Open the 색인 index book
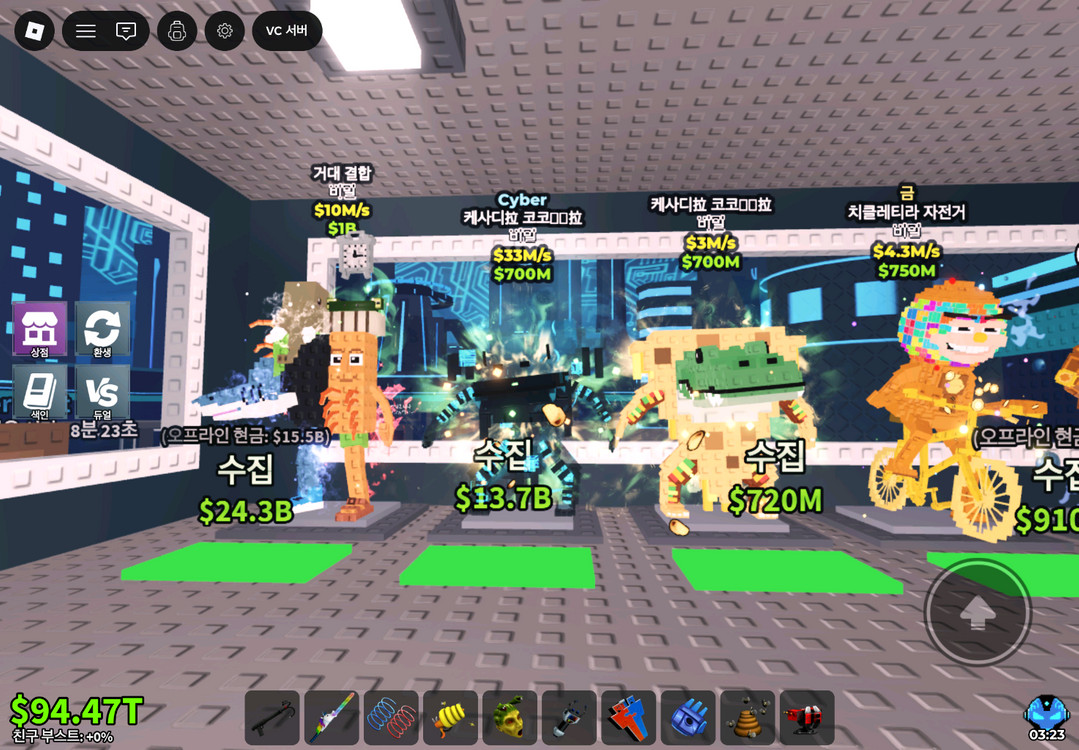1079x750 pixels. point(40,391)
